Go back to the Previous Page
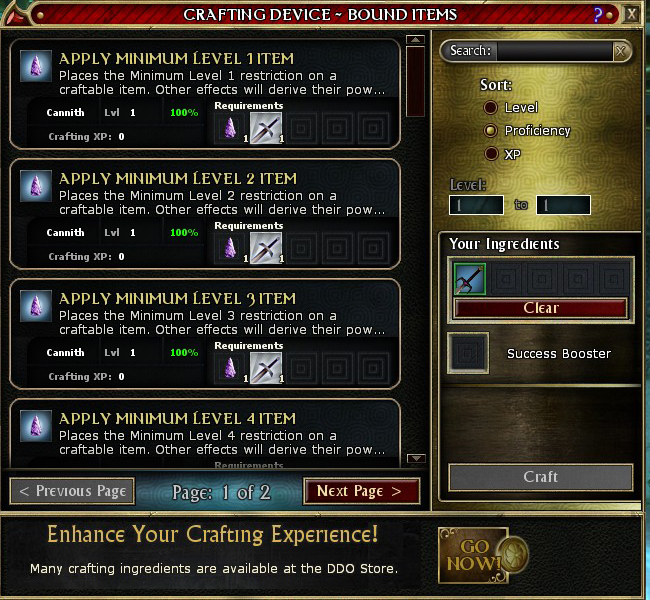The height and width of the screenshot is (600, 650). tap(71, 491)
